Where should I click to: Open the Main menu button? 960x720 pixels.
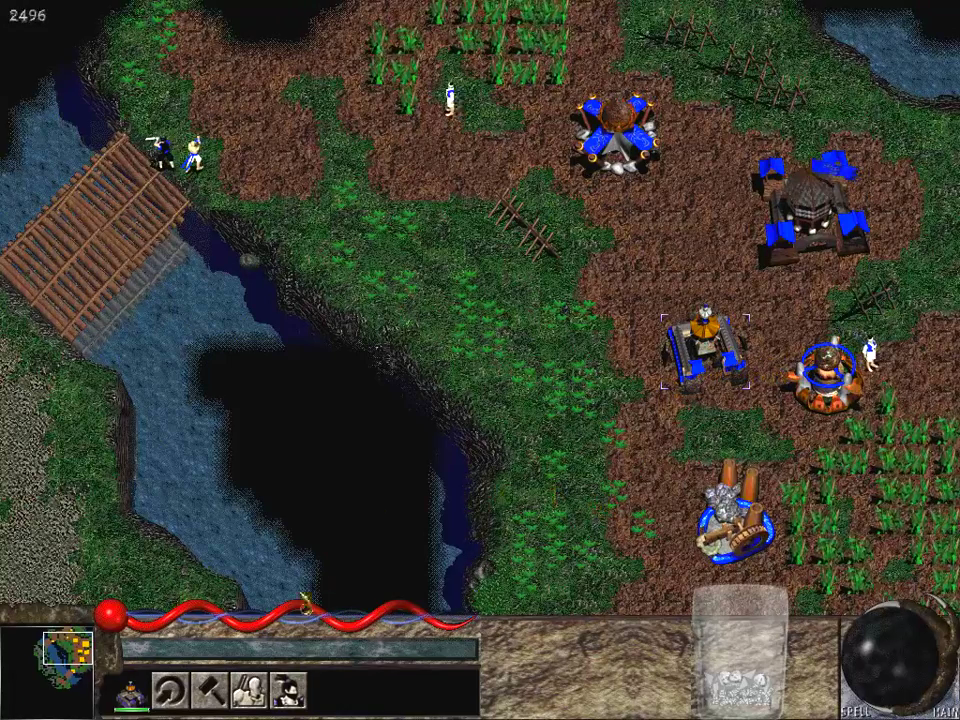click(944, 712)
